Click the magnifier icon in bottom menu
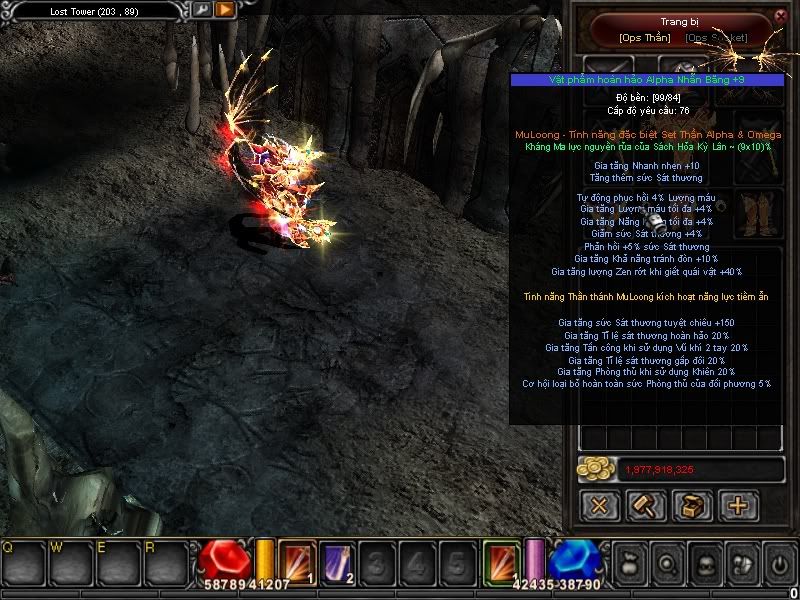 667,564
